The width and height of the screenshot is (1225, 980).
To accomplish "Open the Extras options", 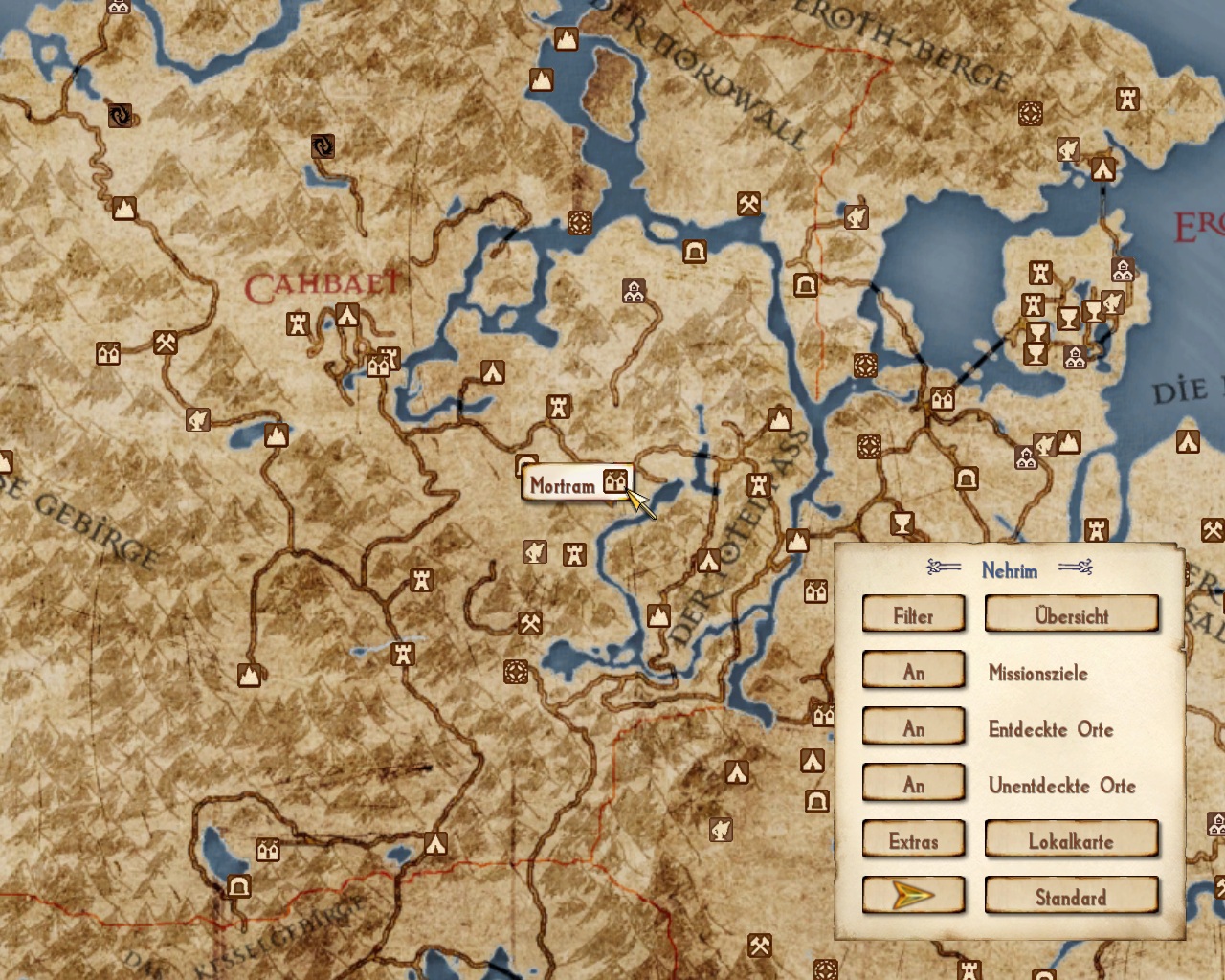I will [913, 840].
